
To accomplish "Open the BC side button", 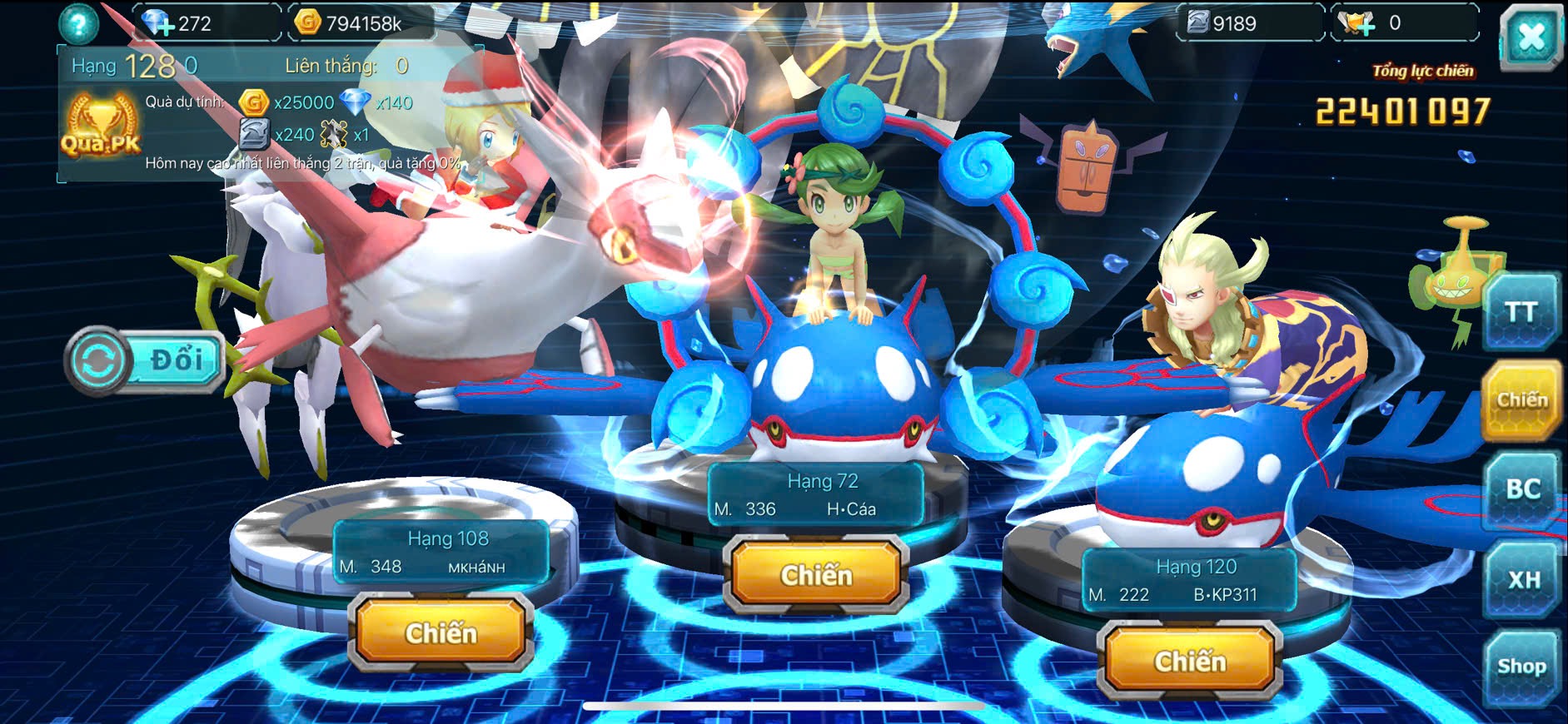I will [1521, 489].
